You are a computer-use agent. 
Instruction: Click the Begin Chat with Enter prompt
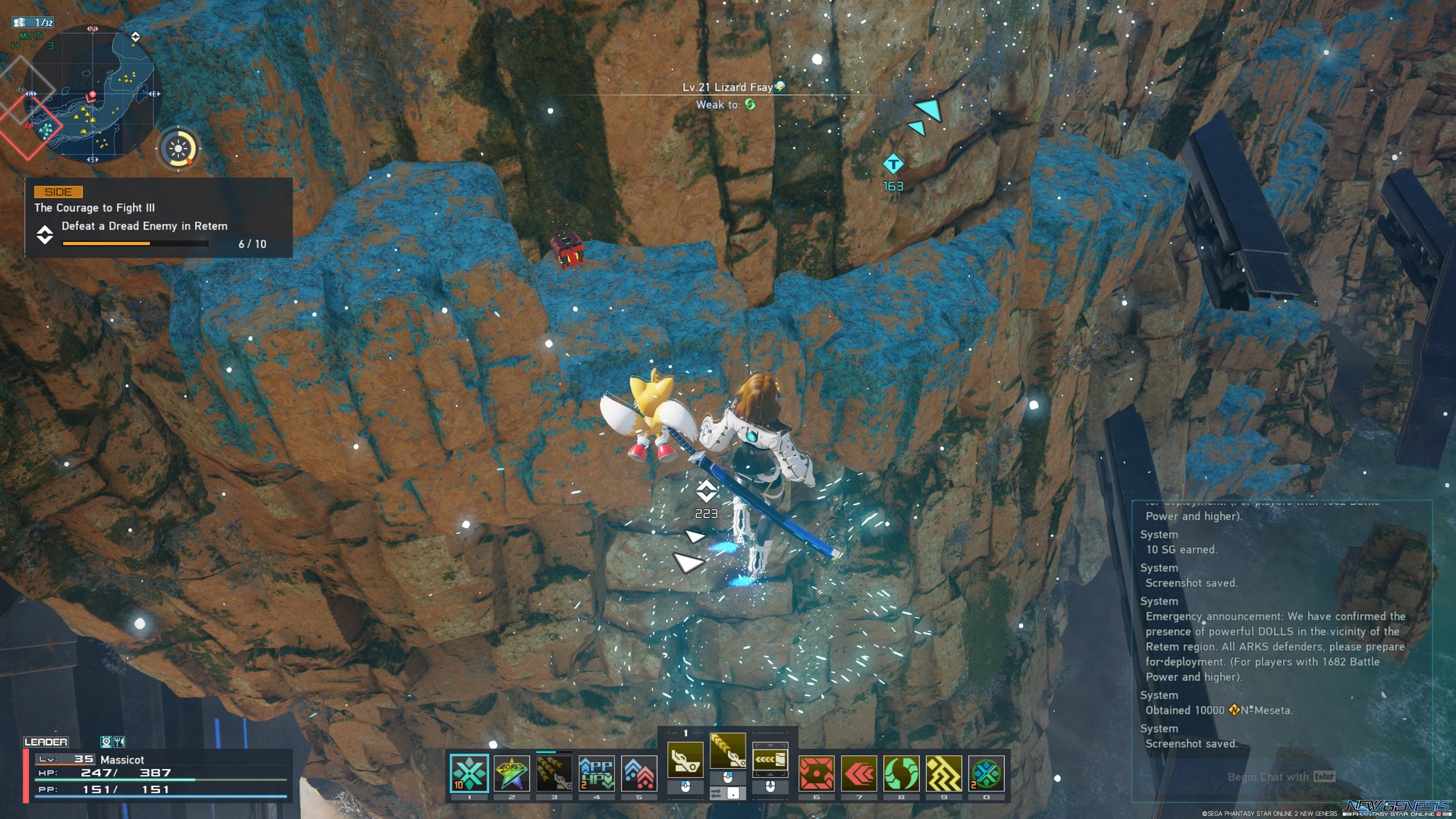pyautogui.click(x=1282, y=777)
